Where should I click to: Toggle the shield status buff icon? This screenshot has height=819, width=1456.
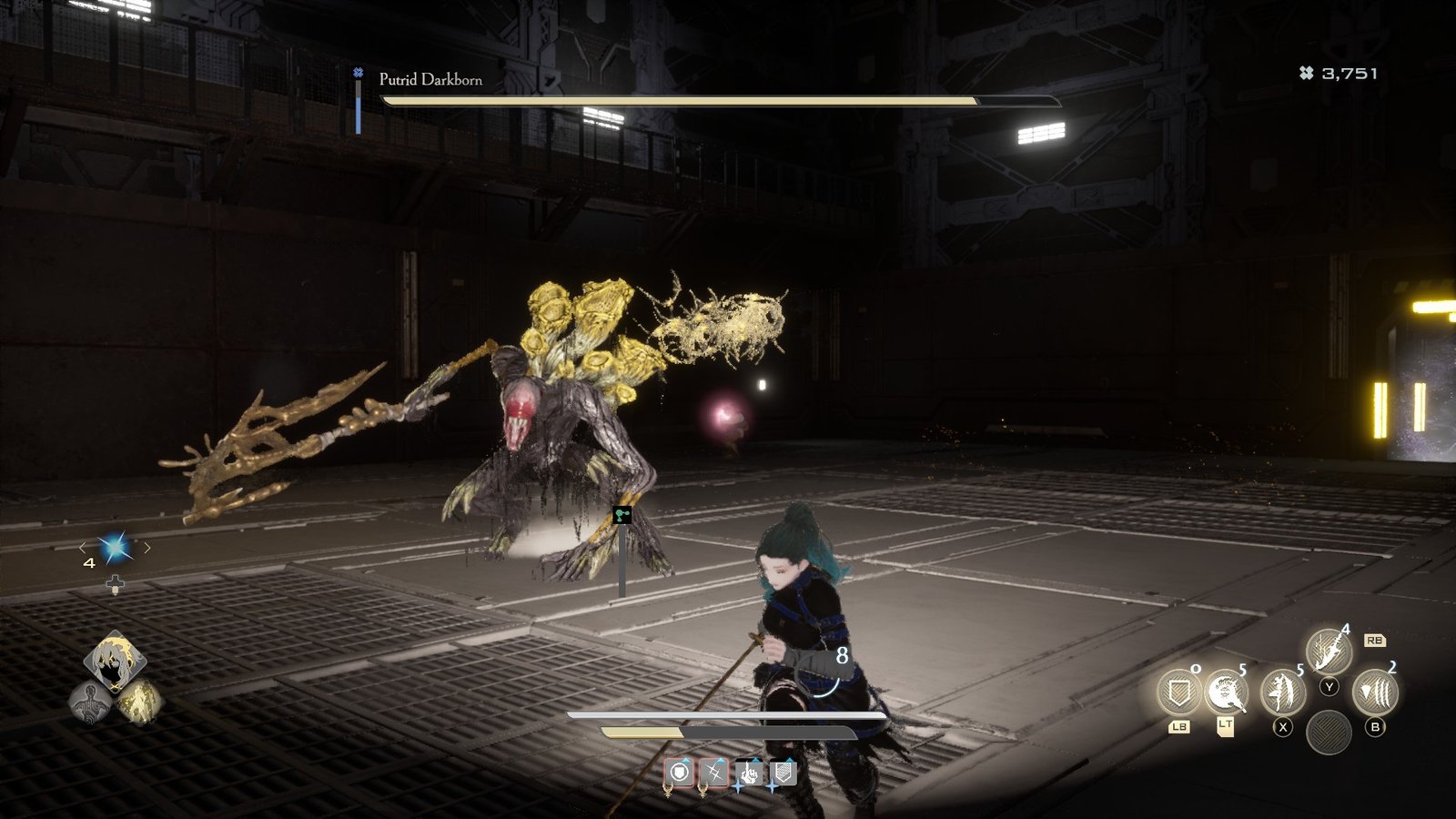[x=681, y=773]
